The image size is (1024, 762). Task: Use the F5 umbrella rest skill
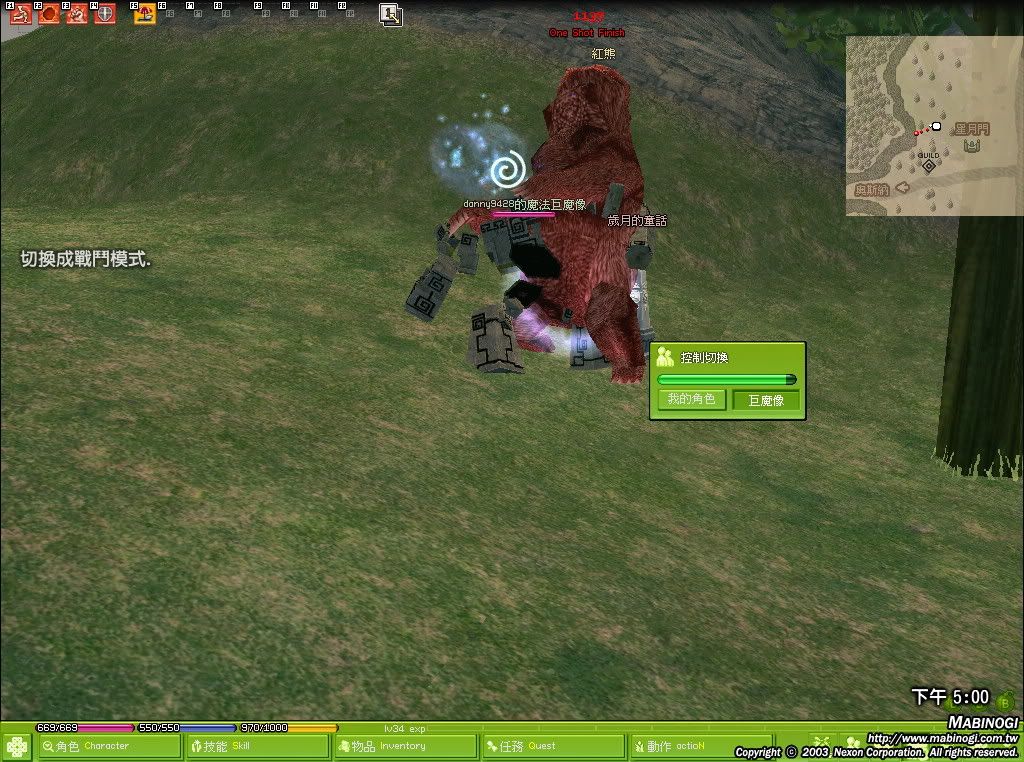coord(145,14)
